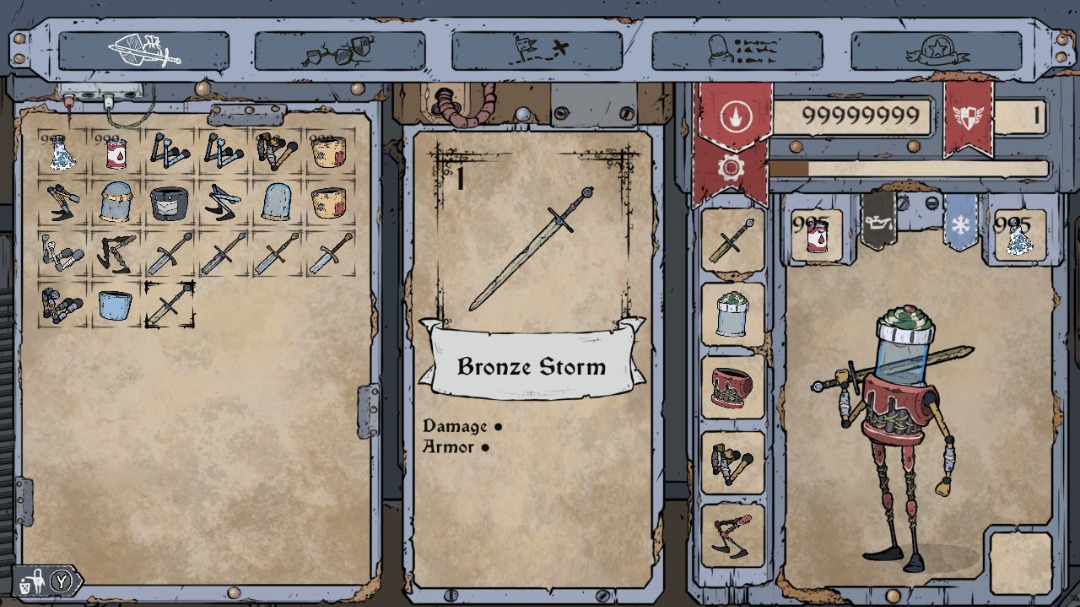Pick the light blue bucket torso
This screenshot has height=607, width=1080.
pos(115,304)
